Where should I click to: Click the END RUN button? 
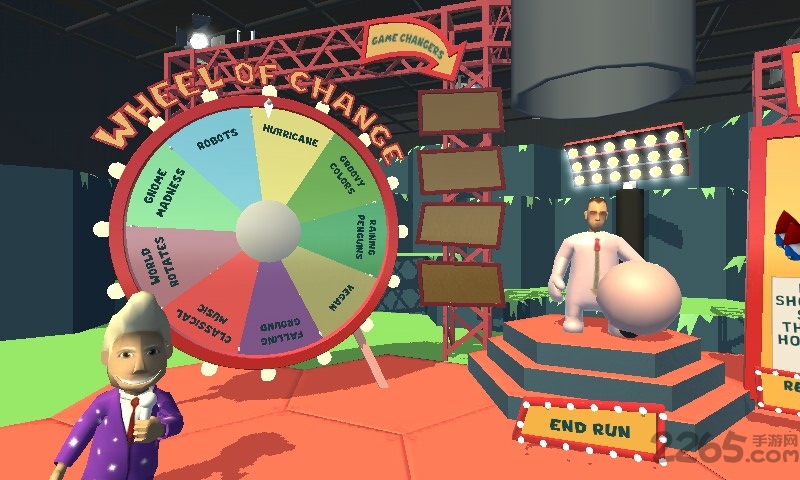coord(591,428)
